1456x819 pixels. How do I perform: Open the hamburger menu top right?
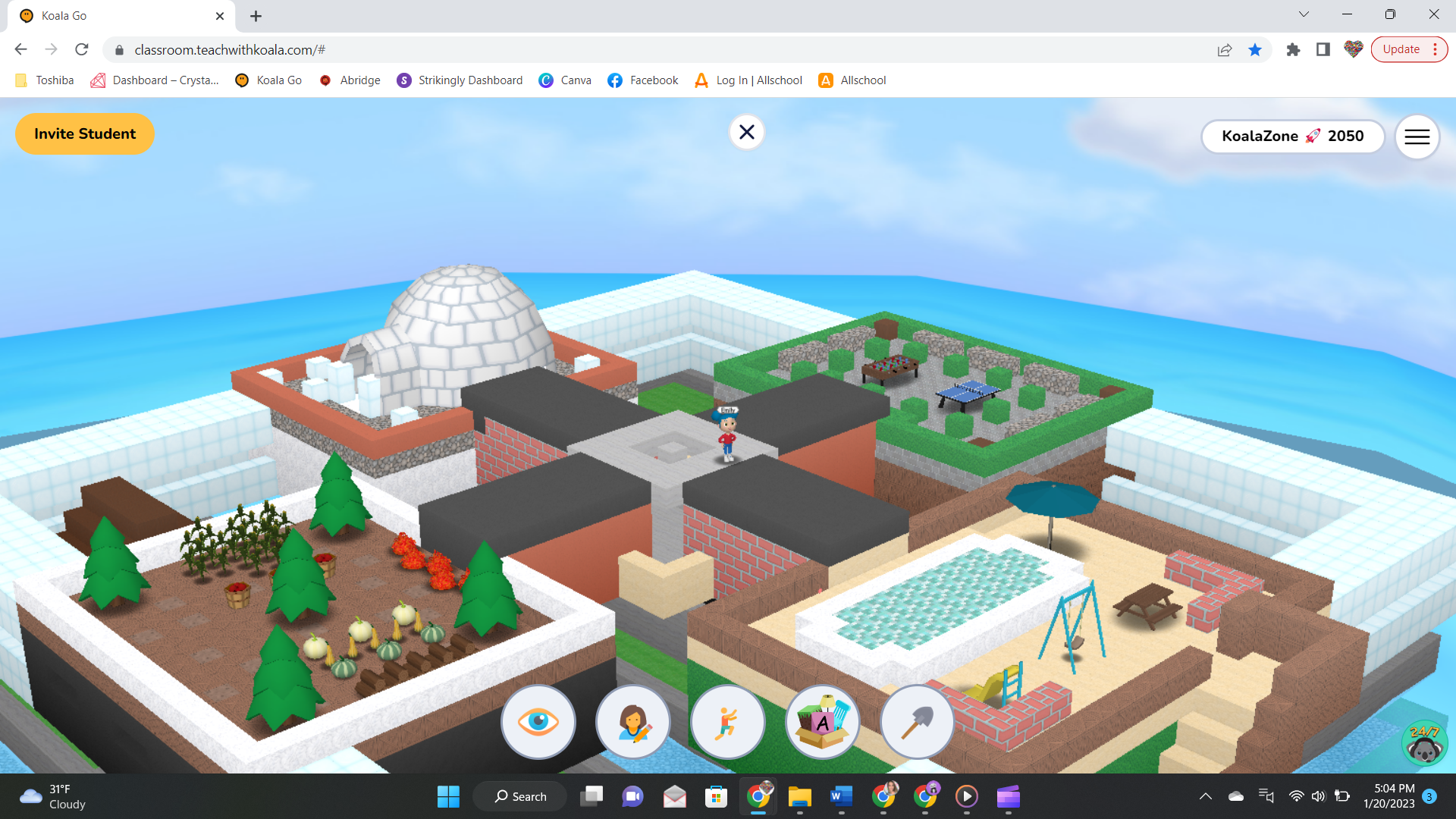pos(1417,136)
